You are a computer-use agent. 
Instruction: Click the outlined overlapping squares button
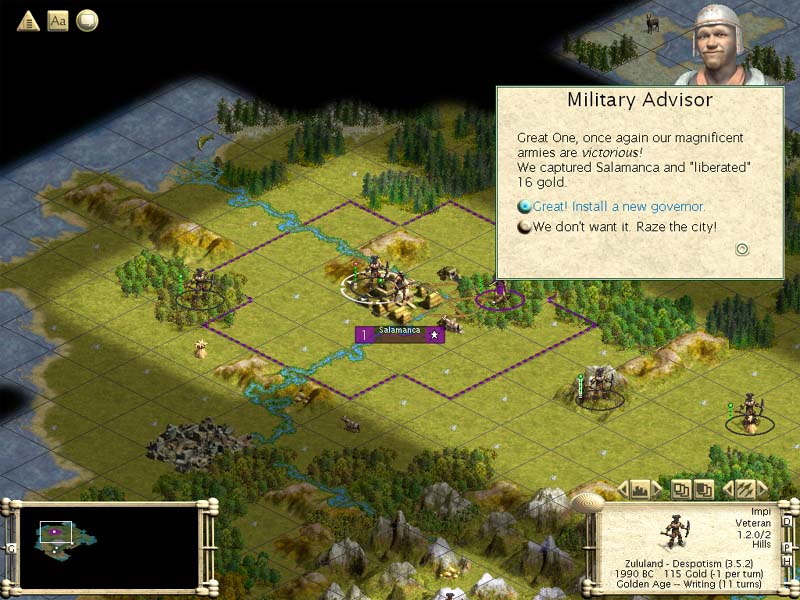(681, 489)
